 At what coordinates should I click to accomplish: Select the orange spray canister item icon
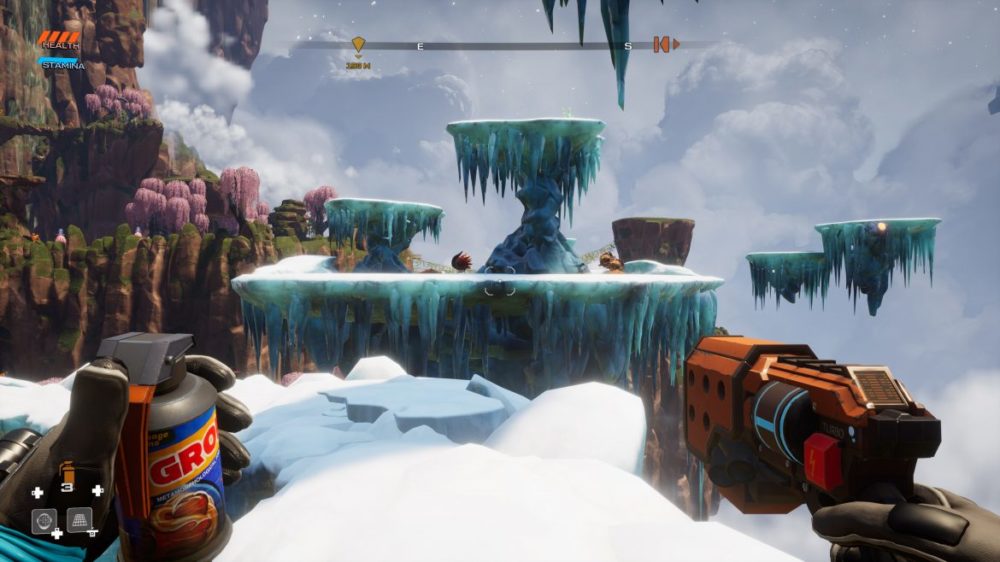(67, 471)
